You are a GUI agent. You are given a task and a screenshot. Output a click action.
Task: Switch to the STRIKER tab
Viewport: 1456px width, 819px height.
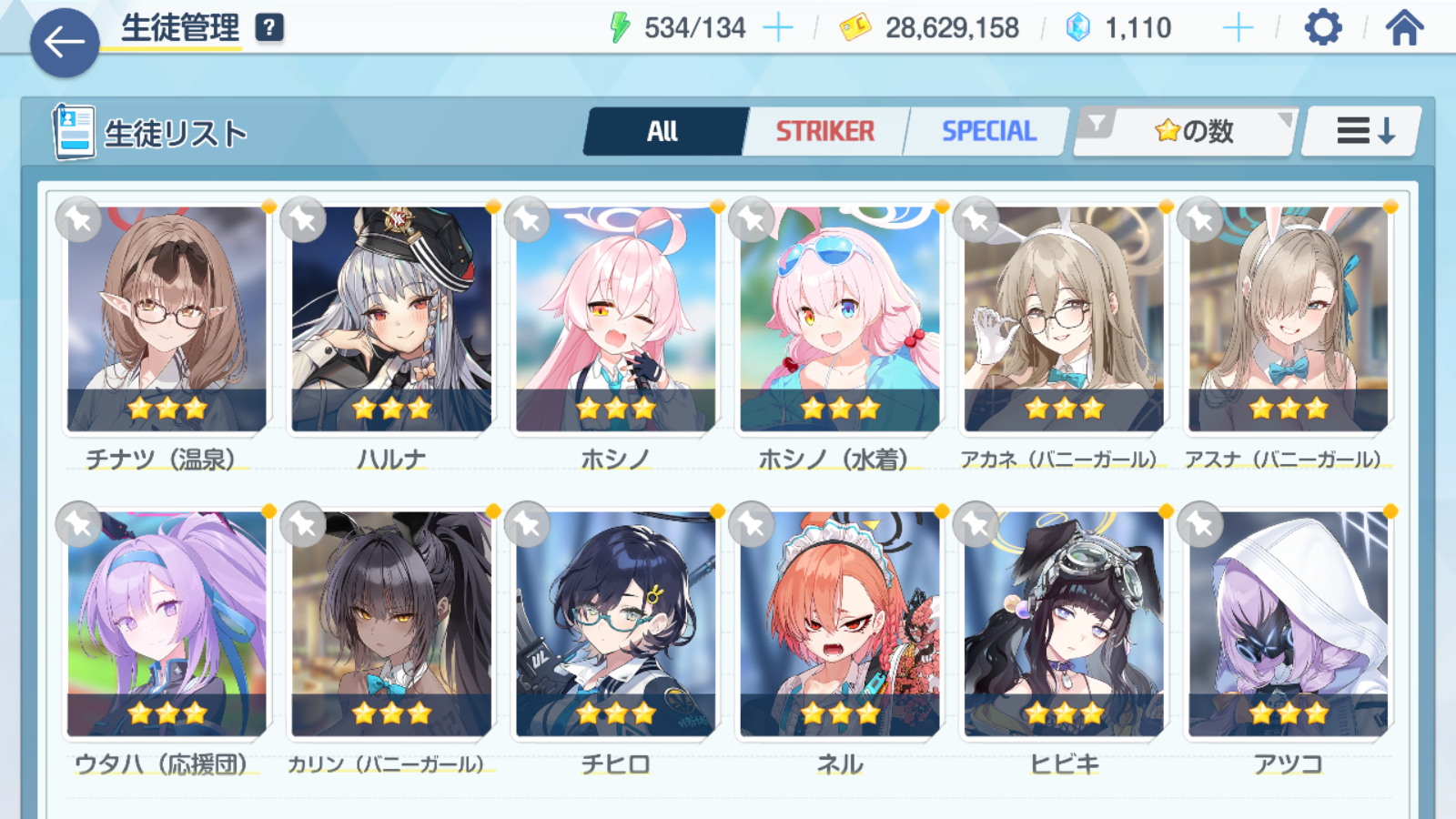click(x=824, y=132)
